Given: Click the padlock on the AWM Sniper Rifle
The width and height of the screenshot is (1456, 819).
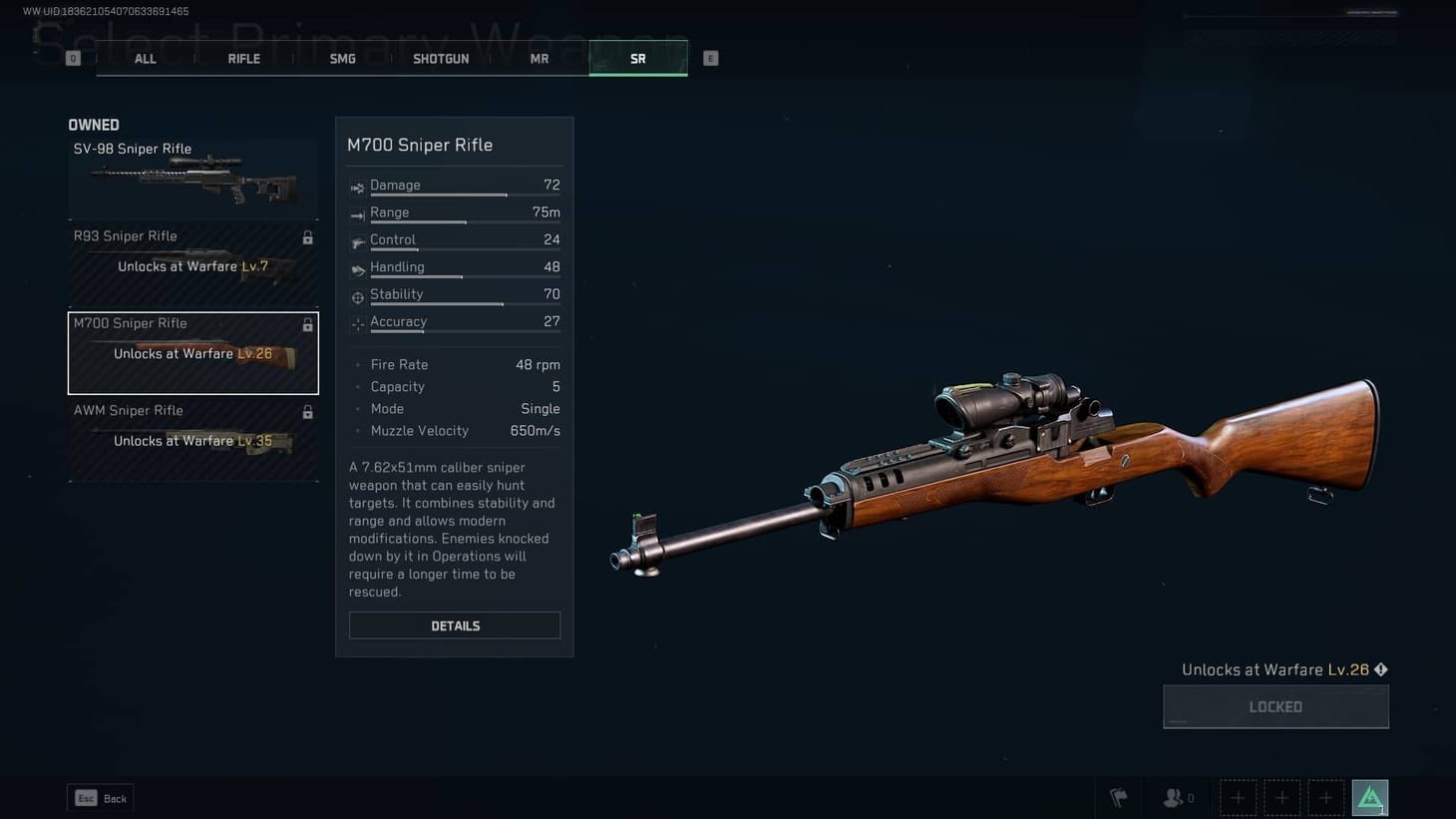Looking at the screenshot, I should 308,412.
